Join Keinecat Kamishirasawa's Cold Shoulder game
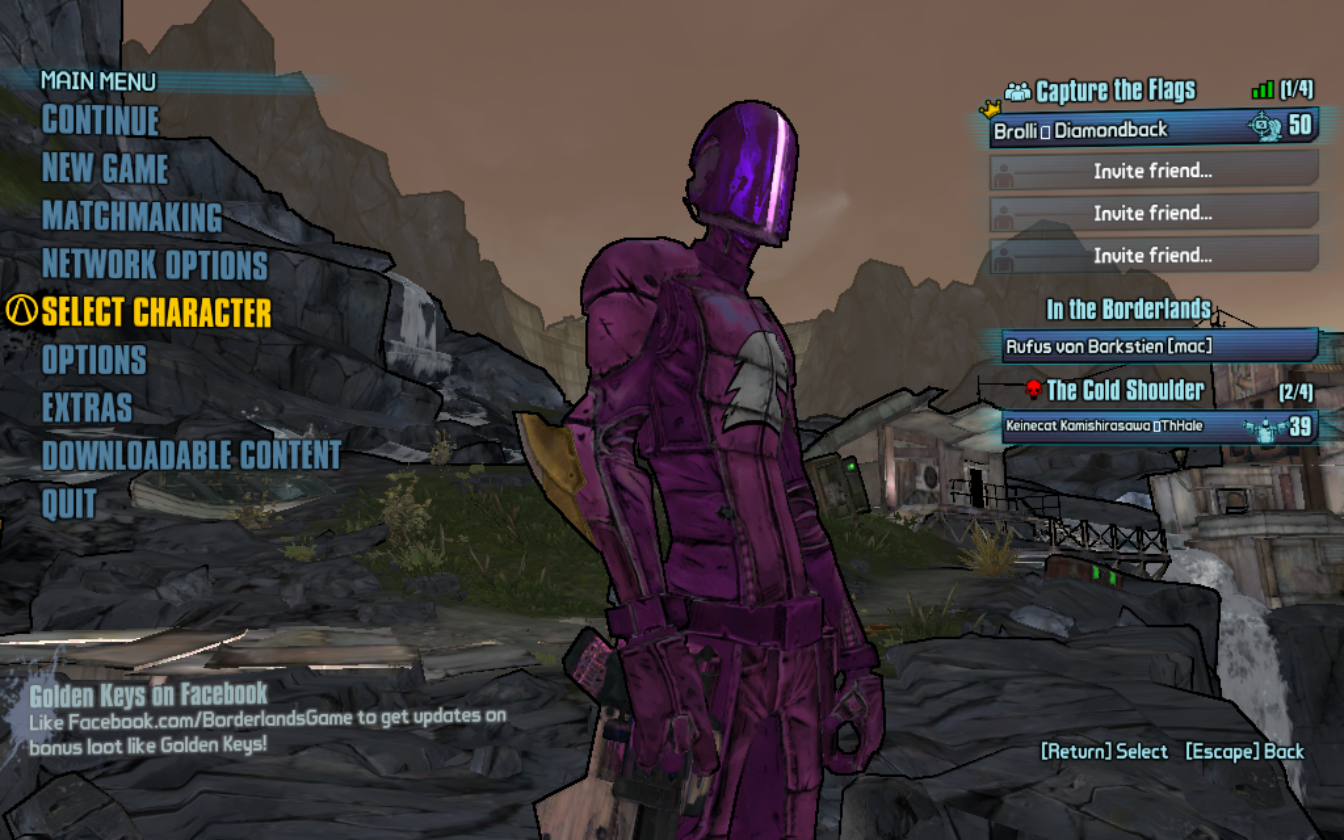Image resolution: width=1344 pixels, height=840 pixels. click(x=1158, y=427)
